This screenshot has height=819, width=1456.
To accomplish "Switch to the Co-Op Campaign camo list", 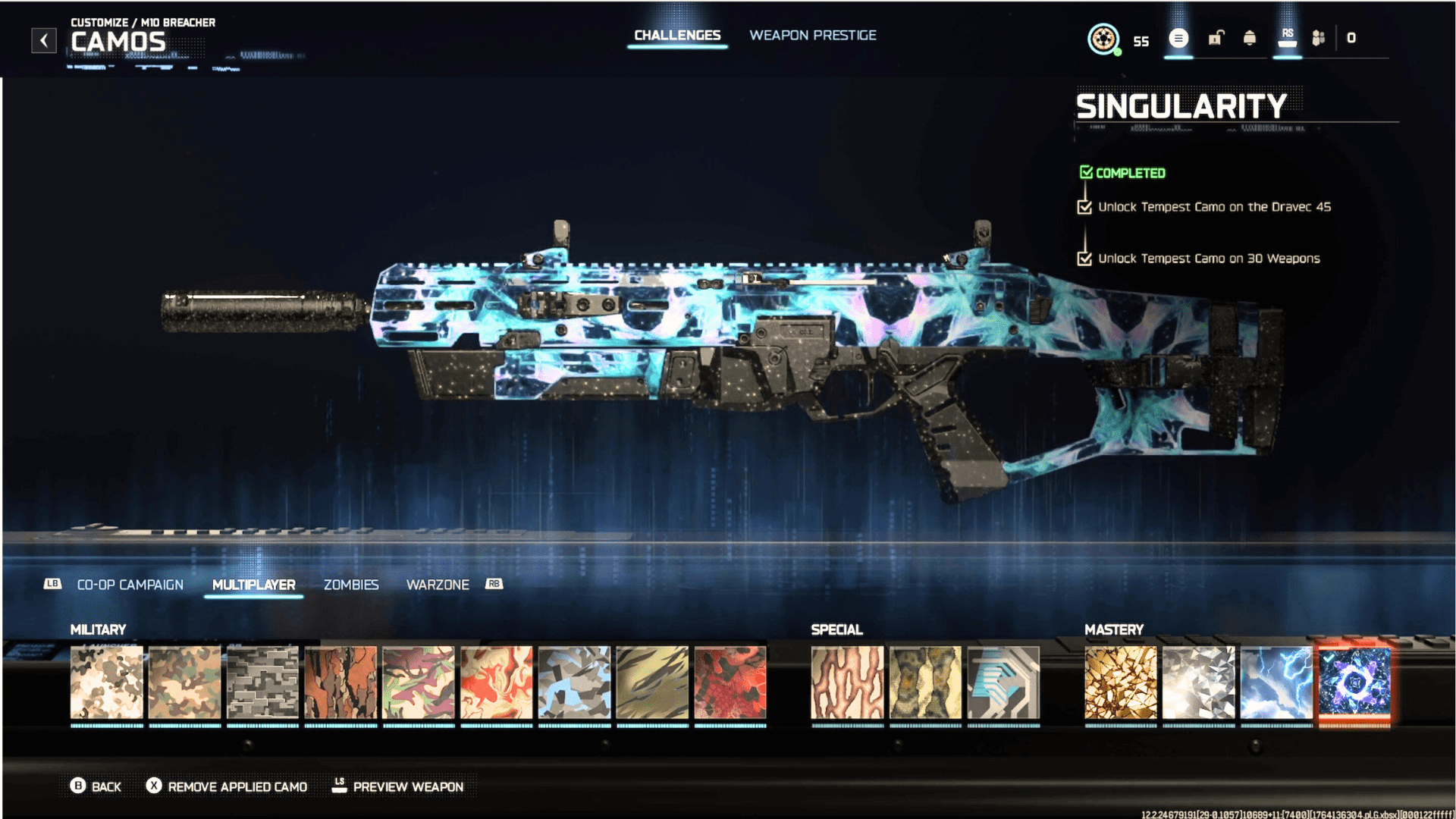I will [130, 585].
